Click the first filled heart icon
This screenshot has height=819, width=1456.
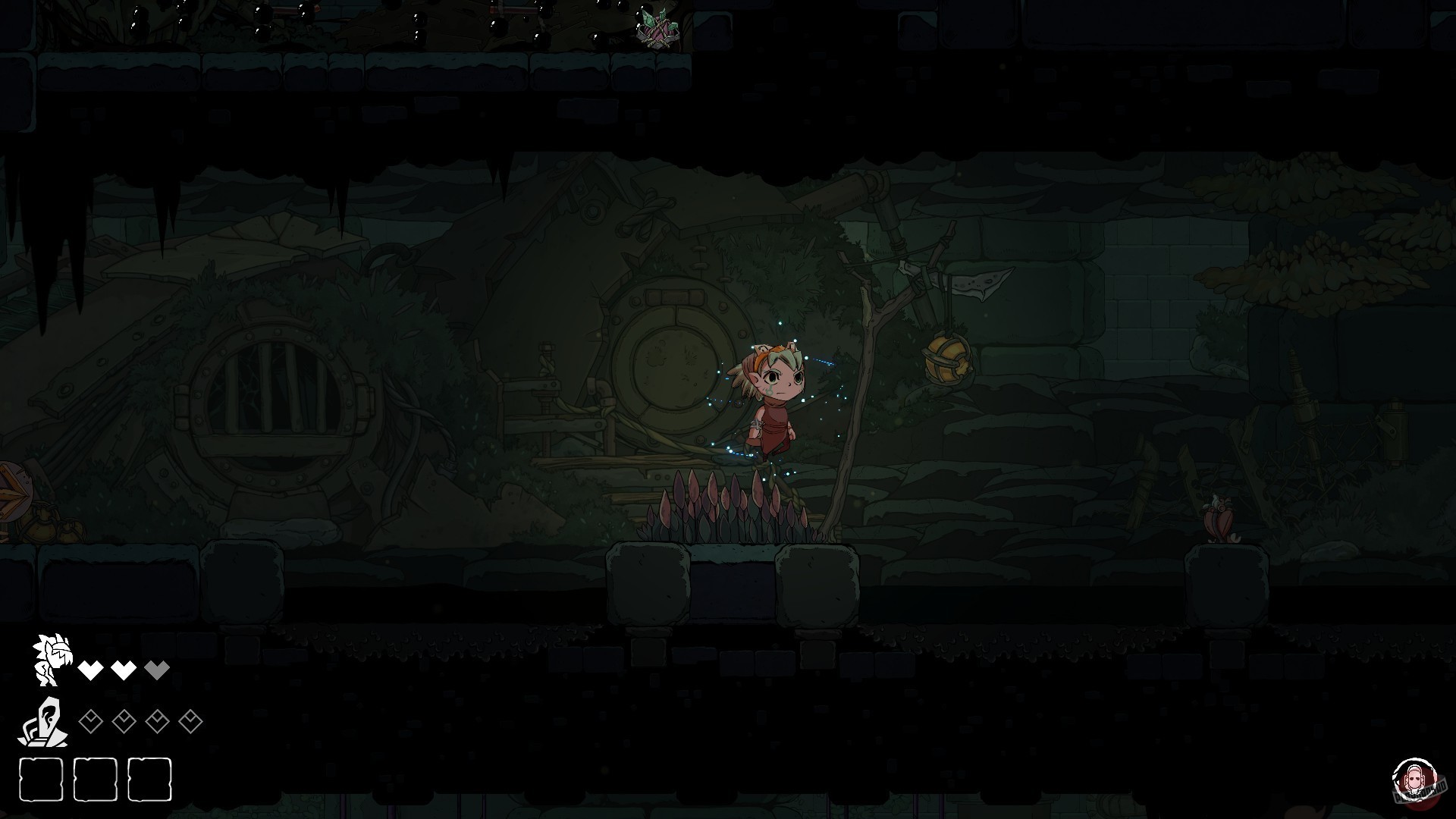[x=92, y=670]
